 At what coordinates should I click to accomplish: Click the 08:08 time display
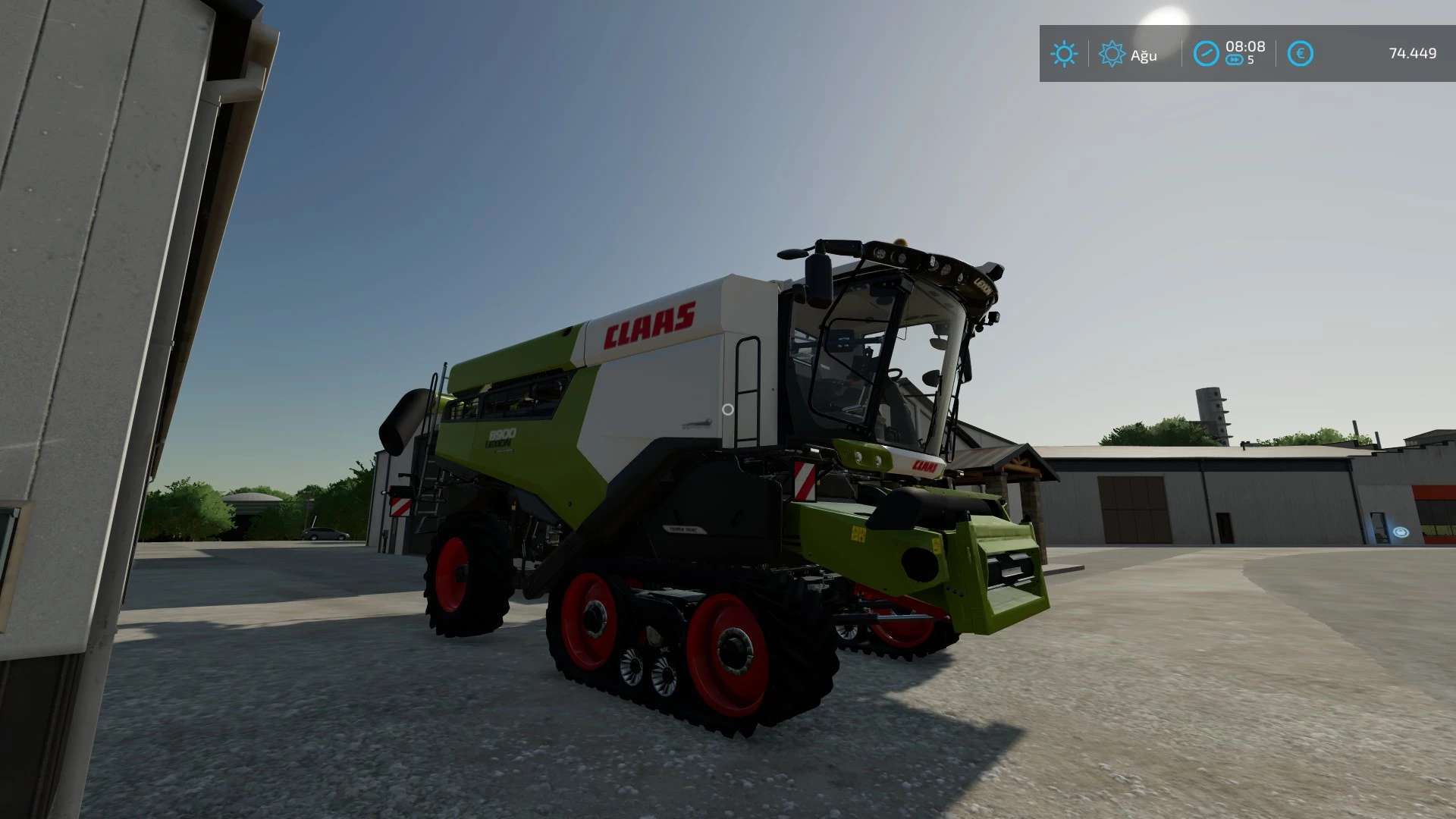pos(1247,45)
